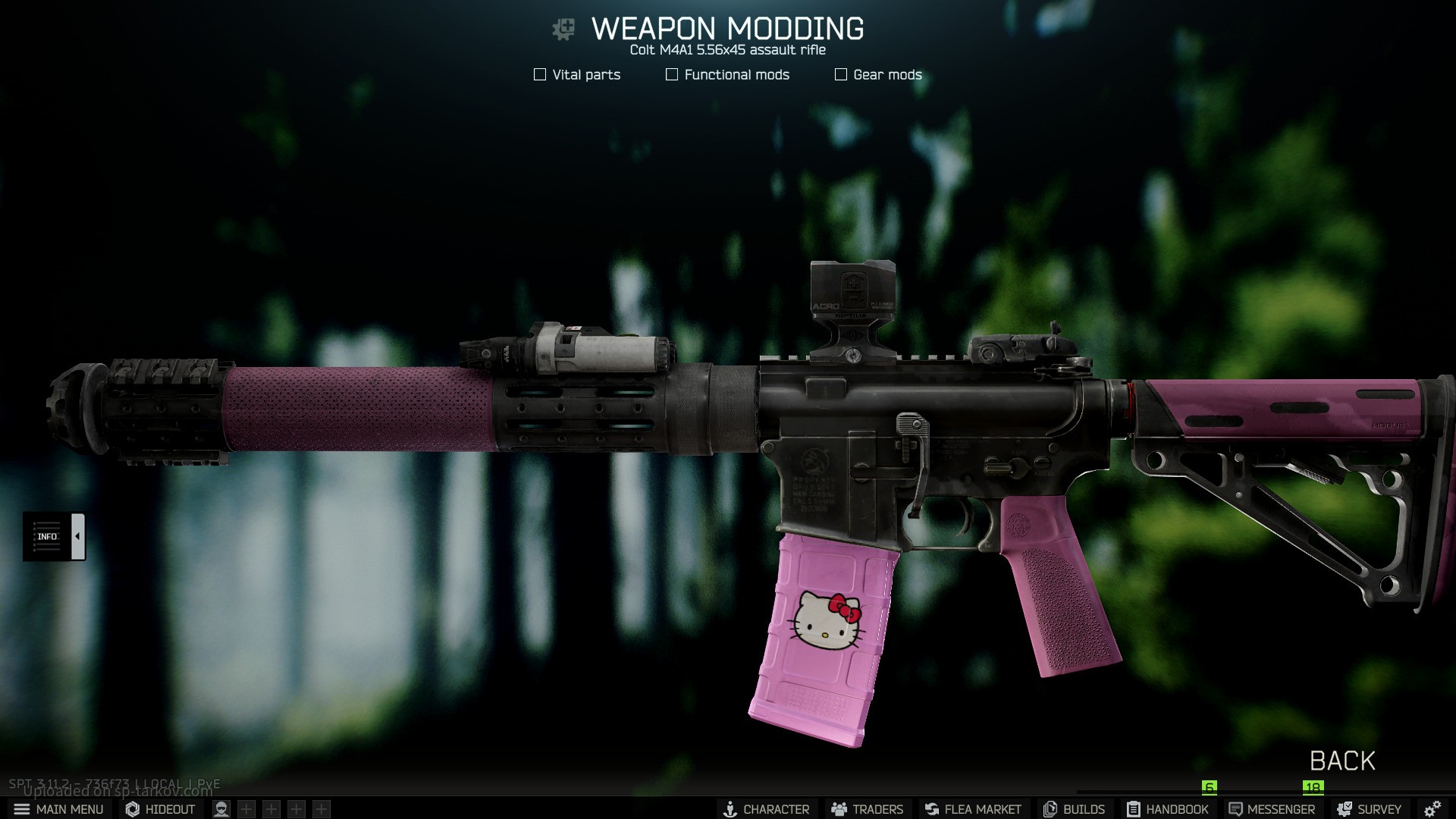Click the operator face icon in bottom bar
The image size is (1456, 819).
tap(221, 809)
